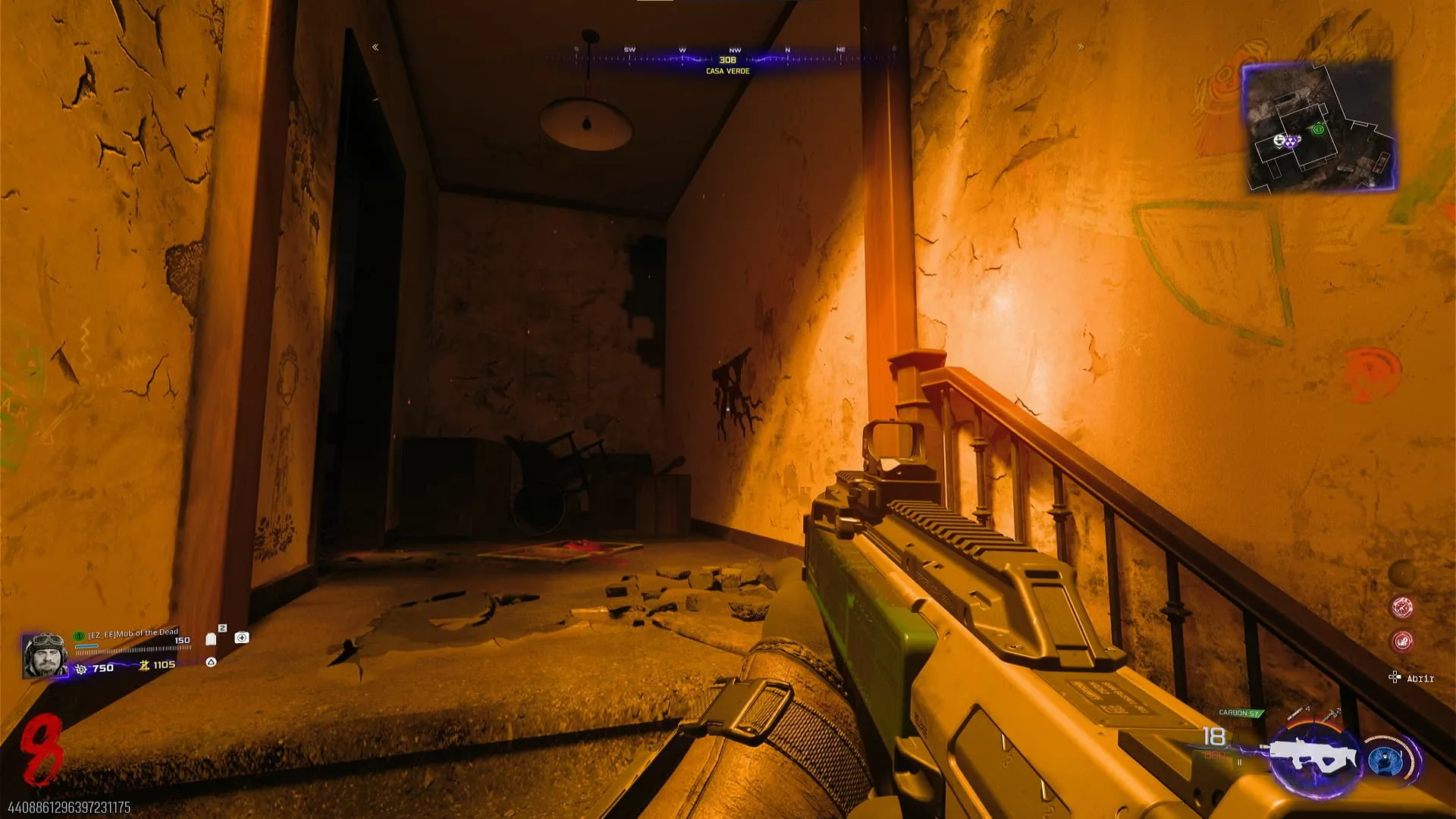Screen dimensions: 1456x819
Task: Click the Casa Verde compass bar
Action: (x=727, y=60)
